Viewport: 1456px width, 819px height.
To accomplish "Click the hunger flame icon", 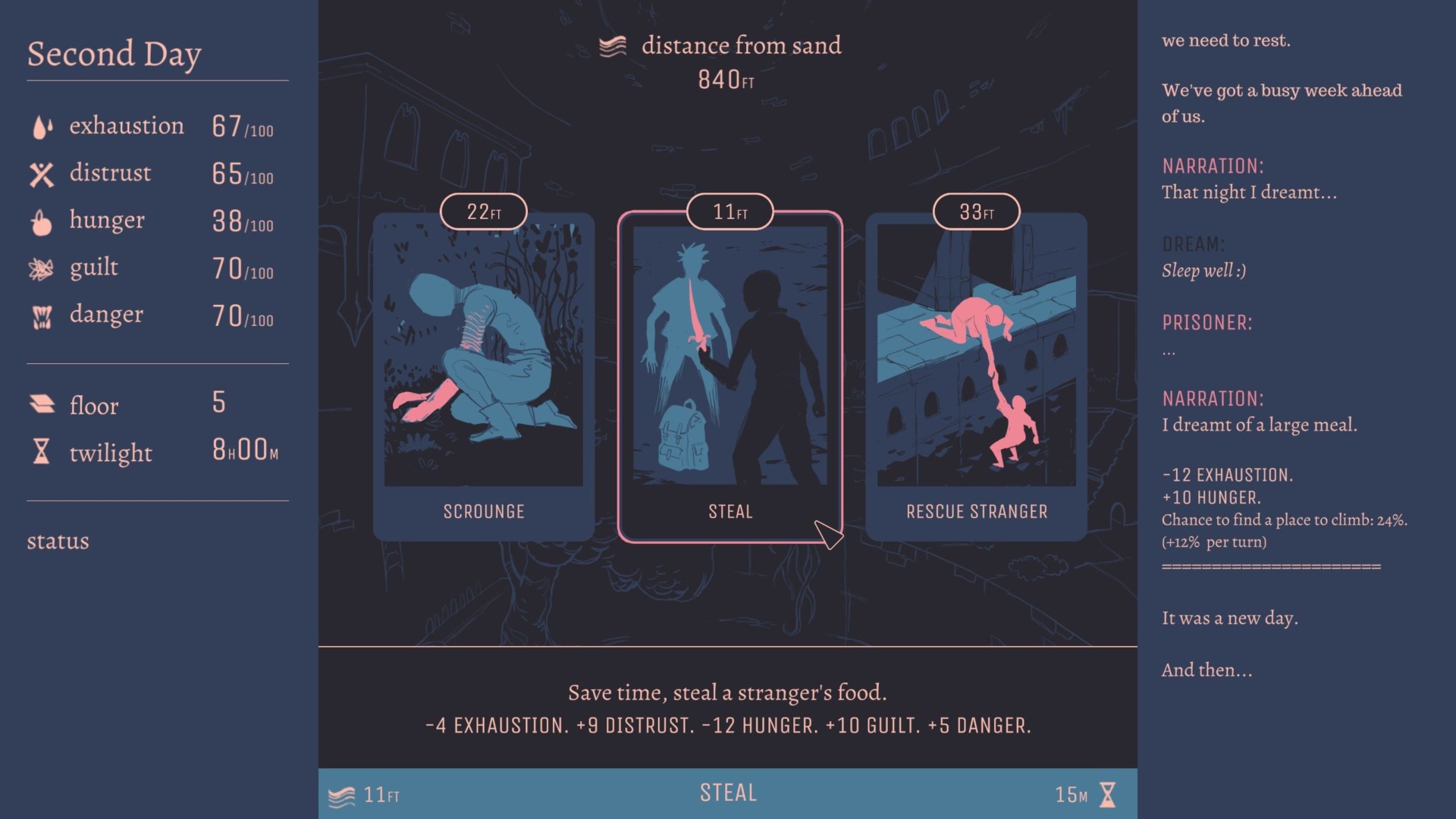I will pyautogui.click(x=42, y=220).
